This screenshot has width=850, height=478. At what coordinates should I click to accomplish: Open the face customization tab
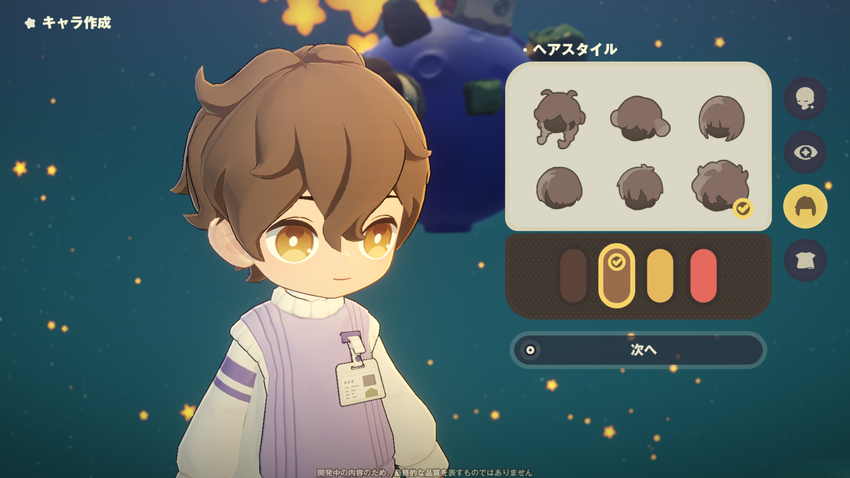pos(805,98)
